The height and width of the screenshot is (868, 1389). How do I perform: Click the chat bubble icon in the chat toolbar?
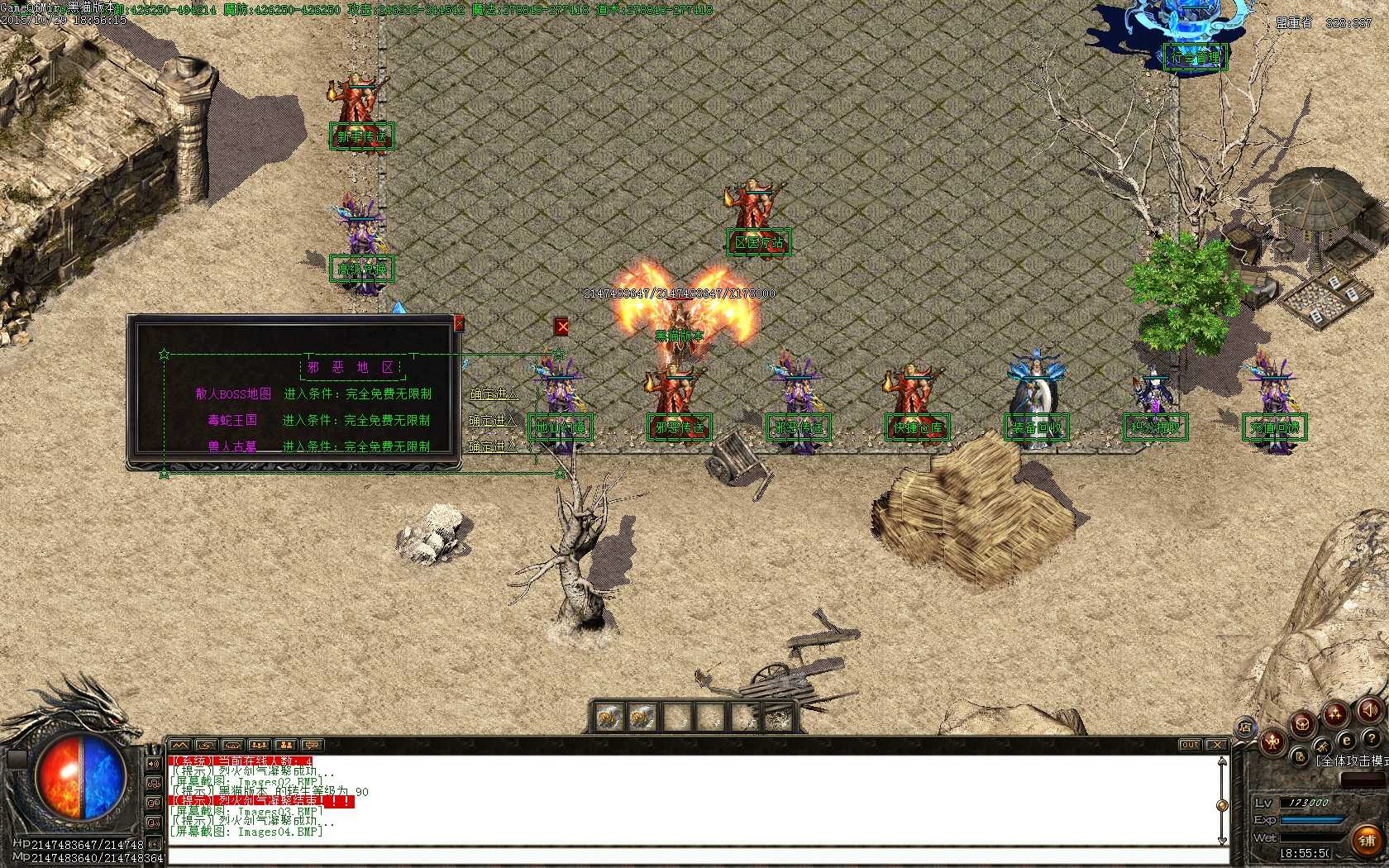313,746
